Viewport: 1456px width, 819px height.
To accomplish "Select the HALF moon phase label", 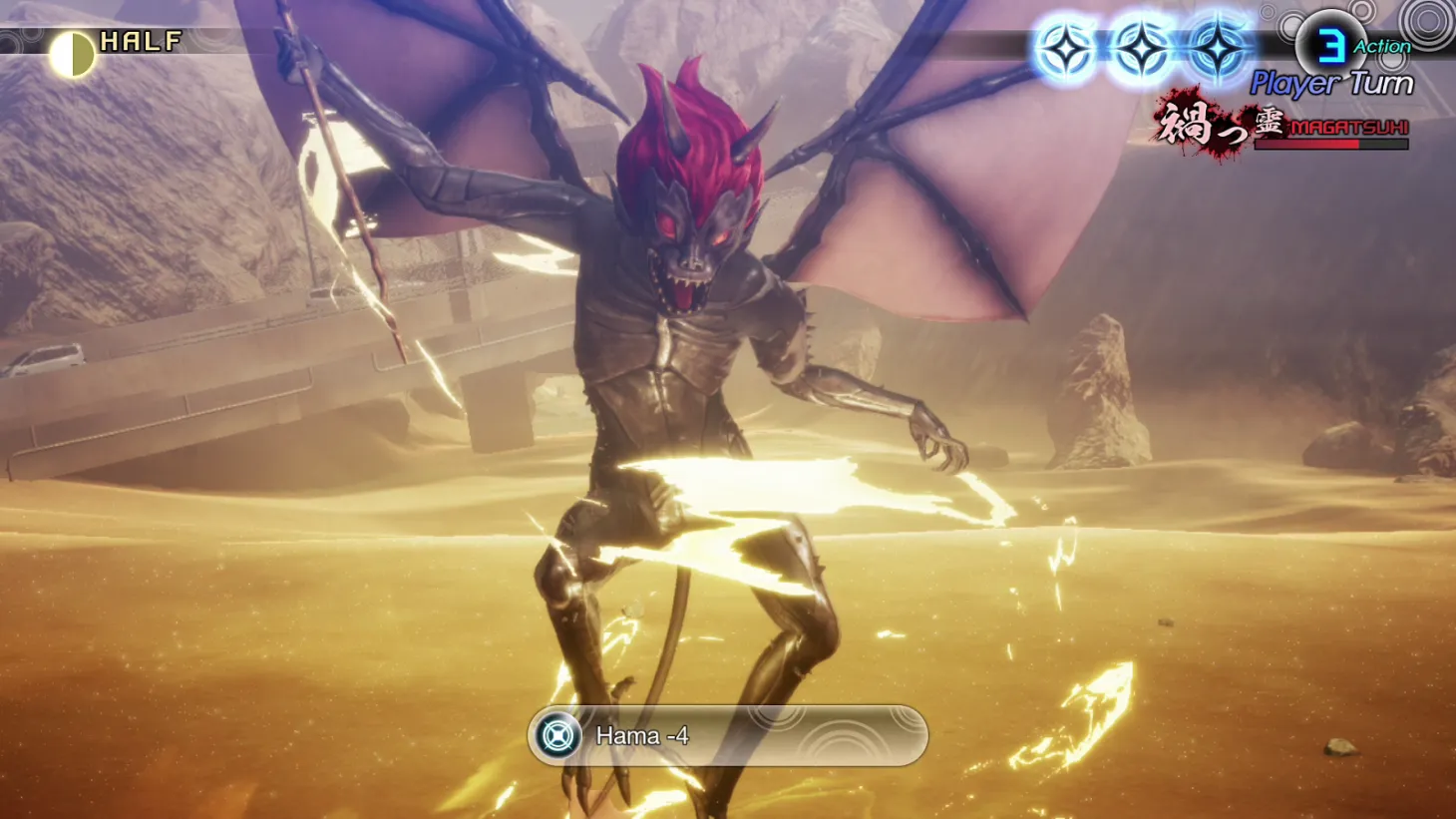I will click(139, 42).
